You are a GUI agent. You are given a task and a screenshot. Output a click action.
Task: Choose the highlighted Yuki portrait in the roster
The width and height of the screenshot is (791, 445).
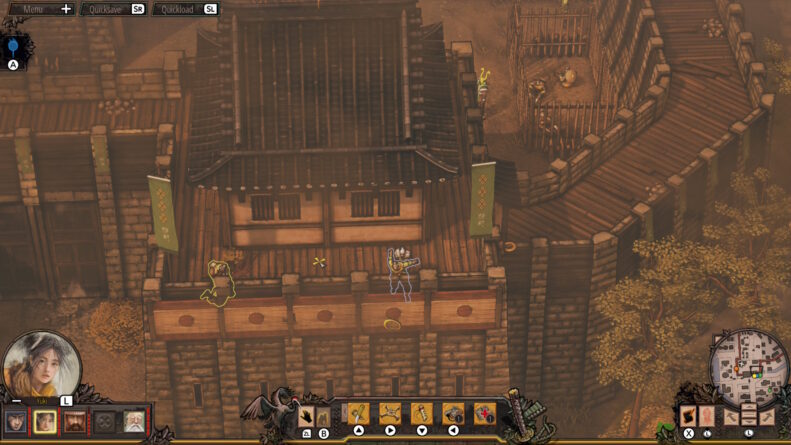pyautogui.click(x=45, y=422)
